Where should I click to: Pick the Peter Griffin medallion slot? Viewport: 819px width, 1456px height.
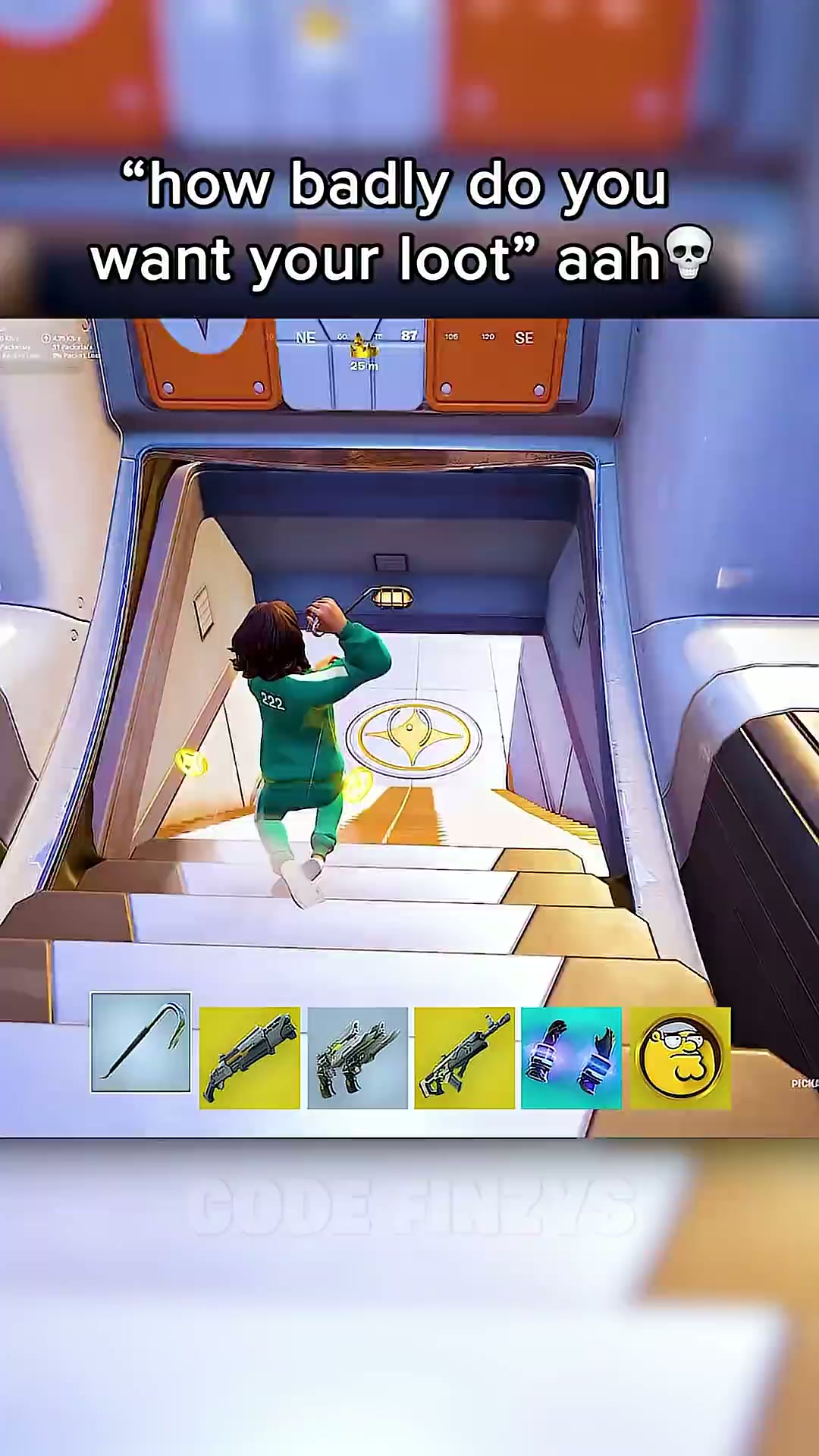point(680,1058)
